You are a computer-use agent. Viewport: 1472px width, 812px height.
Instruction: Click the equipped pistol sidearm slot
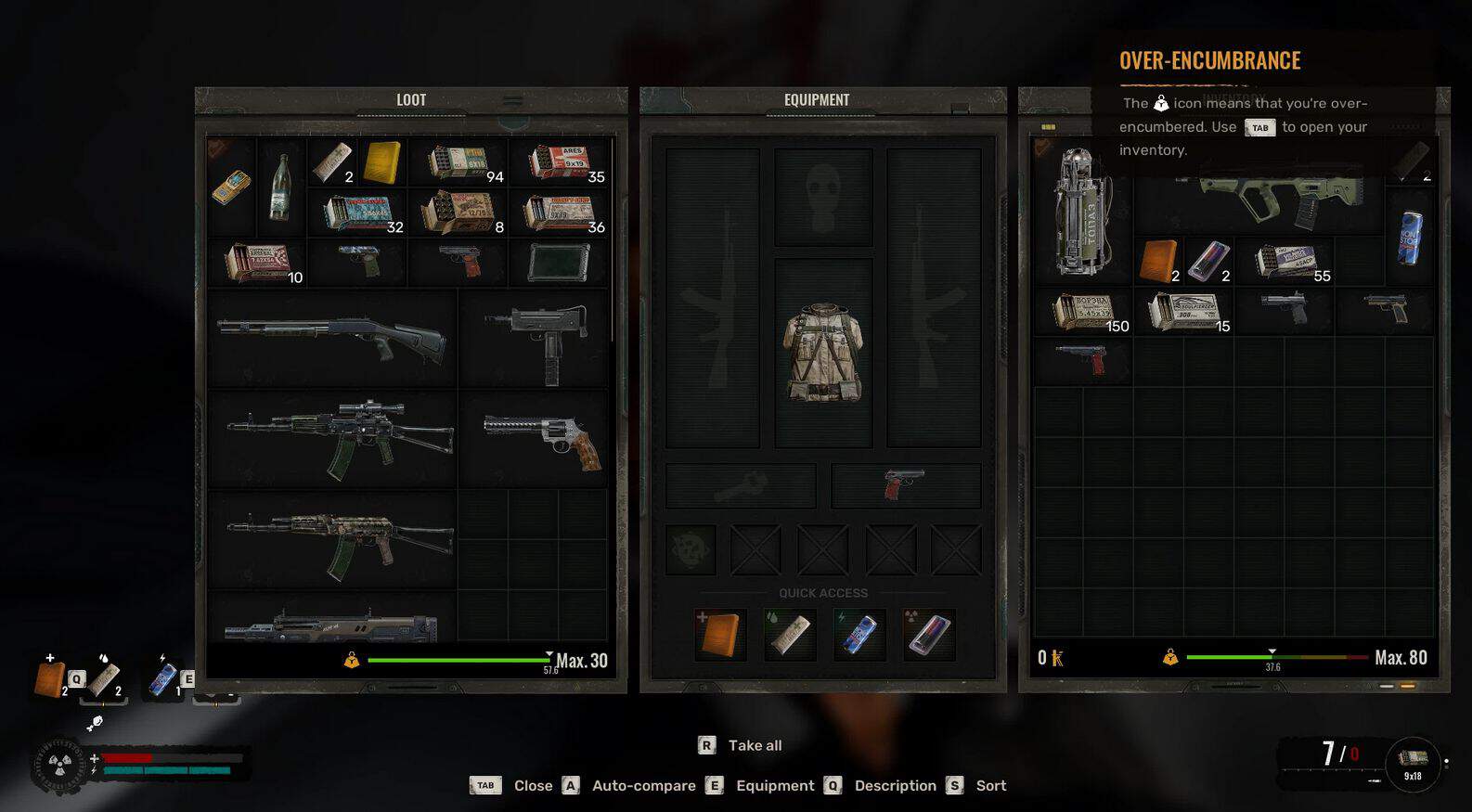click(905, 484)
